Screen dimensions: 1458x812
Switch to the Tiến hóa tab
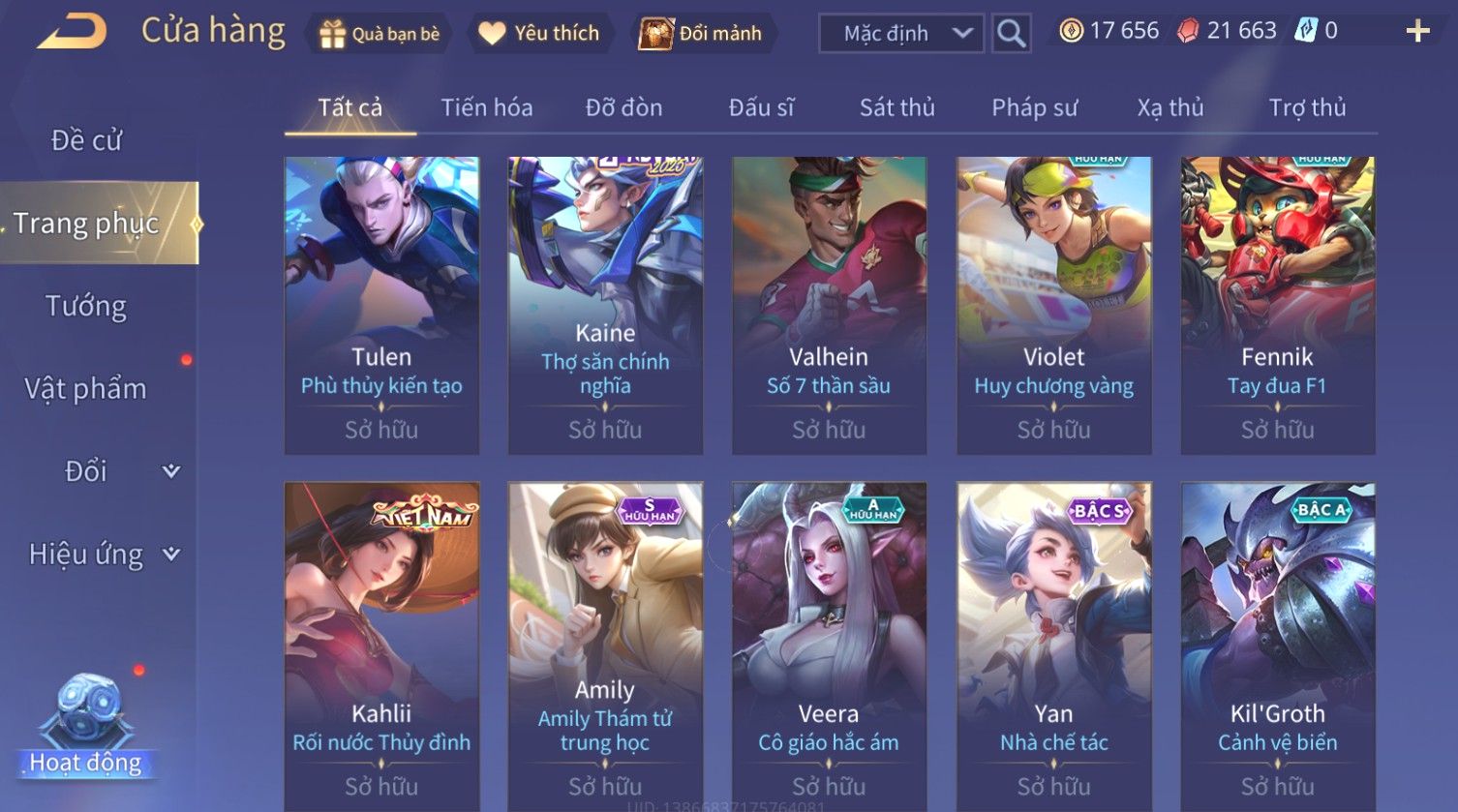[x=486, y=107]
